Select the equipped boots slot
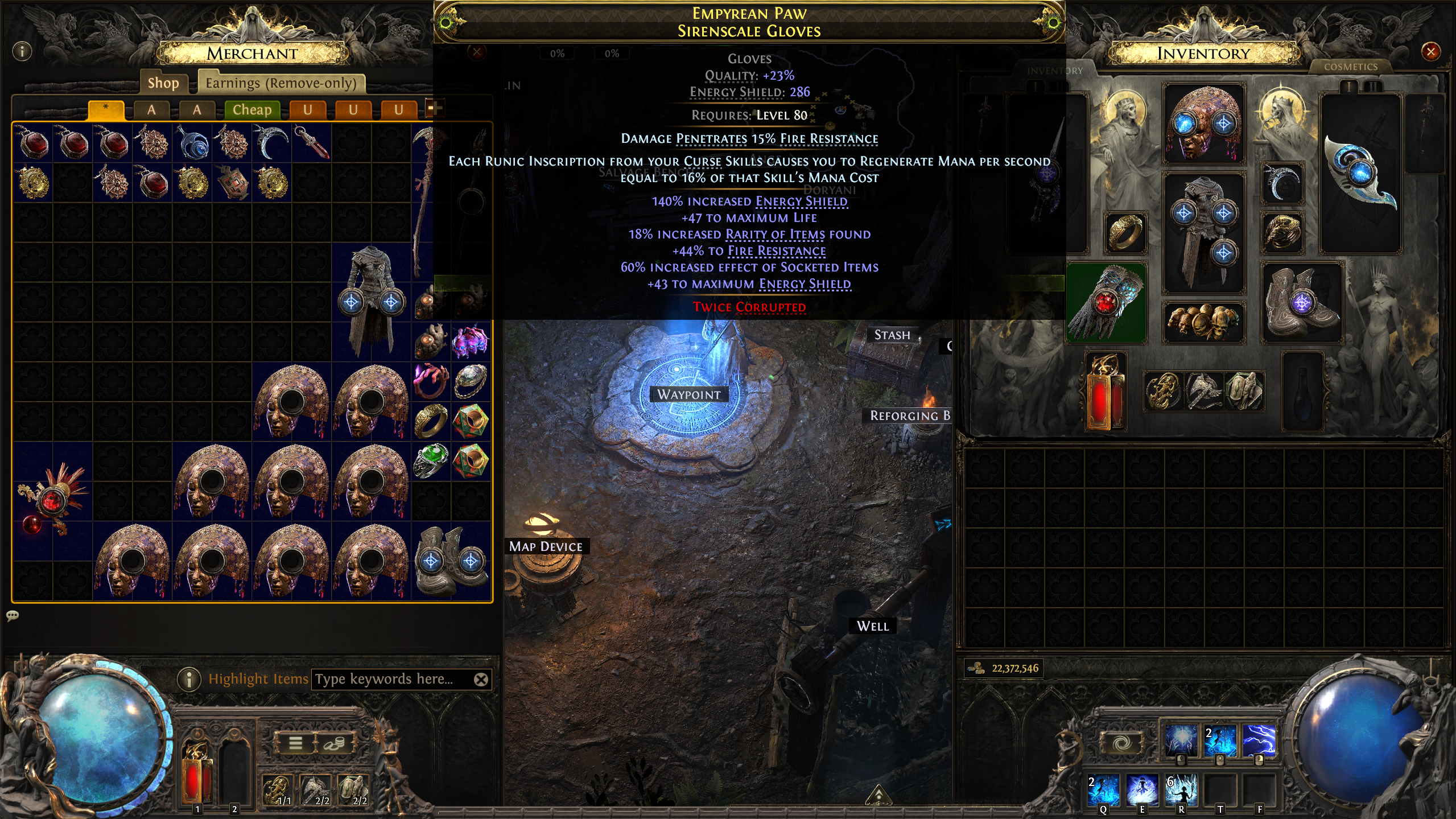 point(1302,303)
